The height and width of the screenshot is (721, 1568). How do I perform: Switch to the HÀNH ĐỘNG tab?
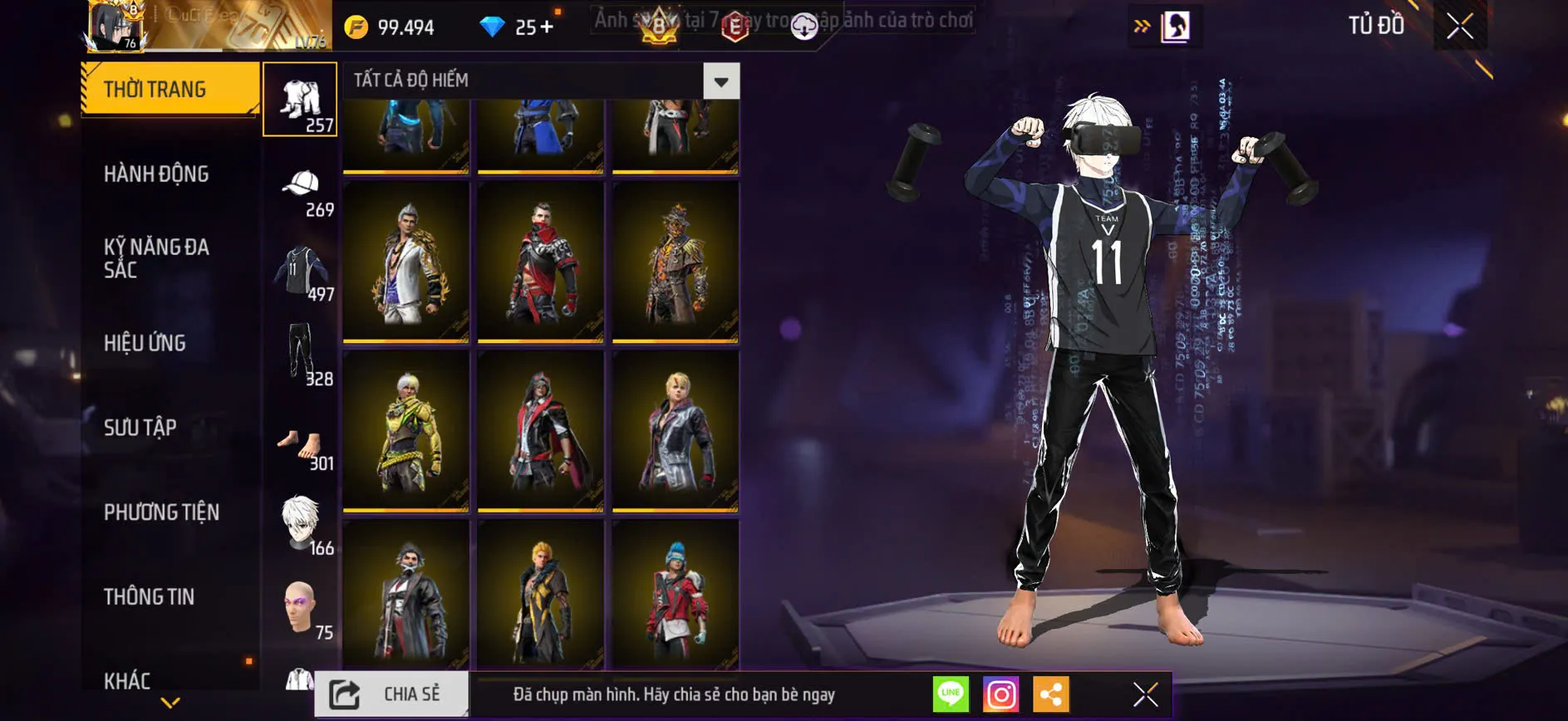[156, 174]
